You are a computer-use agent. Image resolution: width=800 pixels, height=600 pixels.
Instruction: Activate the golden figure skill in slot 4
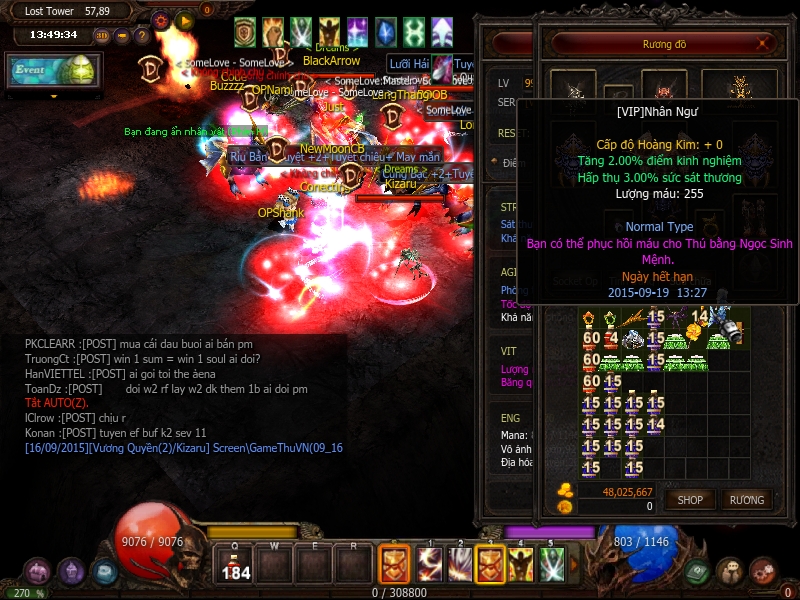click(521, 564)
